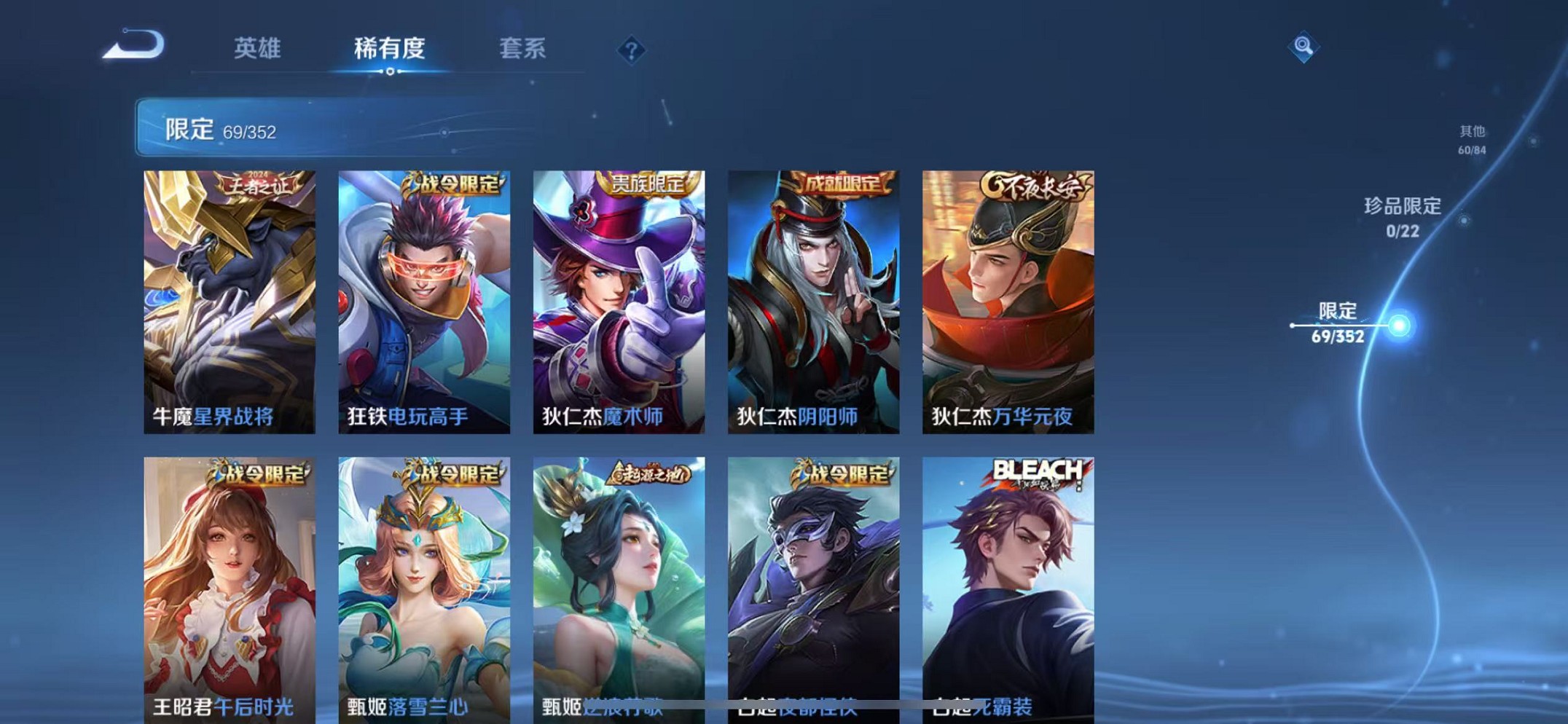Image resolution: width=1568 pixels, height=724 pixels.
Task: Open the help question mark icon
Action: pos(632,50)
